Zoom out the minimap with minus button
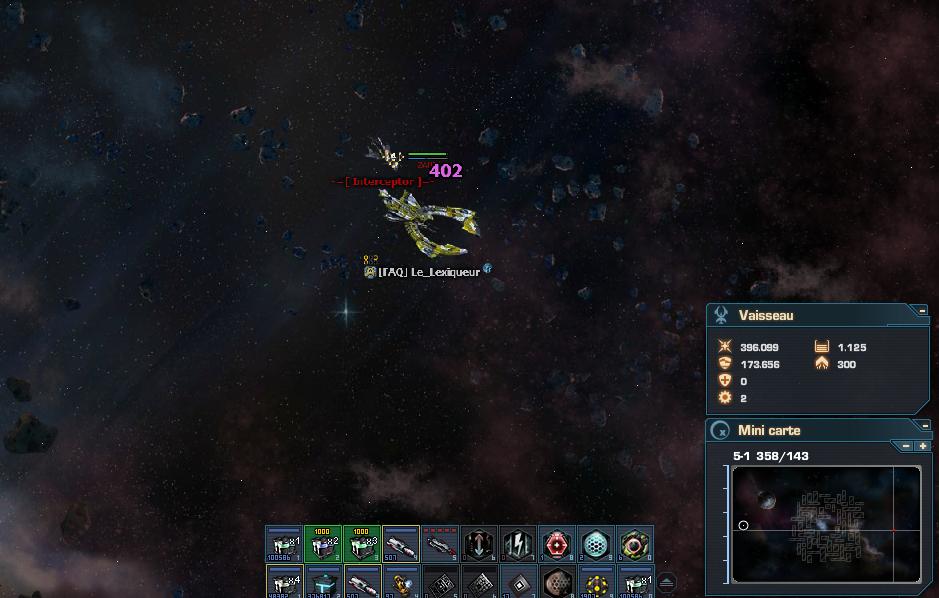This screenshot has height=598, width=939. click(907, 446)
